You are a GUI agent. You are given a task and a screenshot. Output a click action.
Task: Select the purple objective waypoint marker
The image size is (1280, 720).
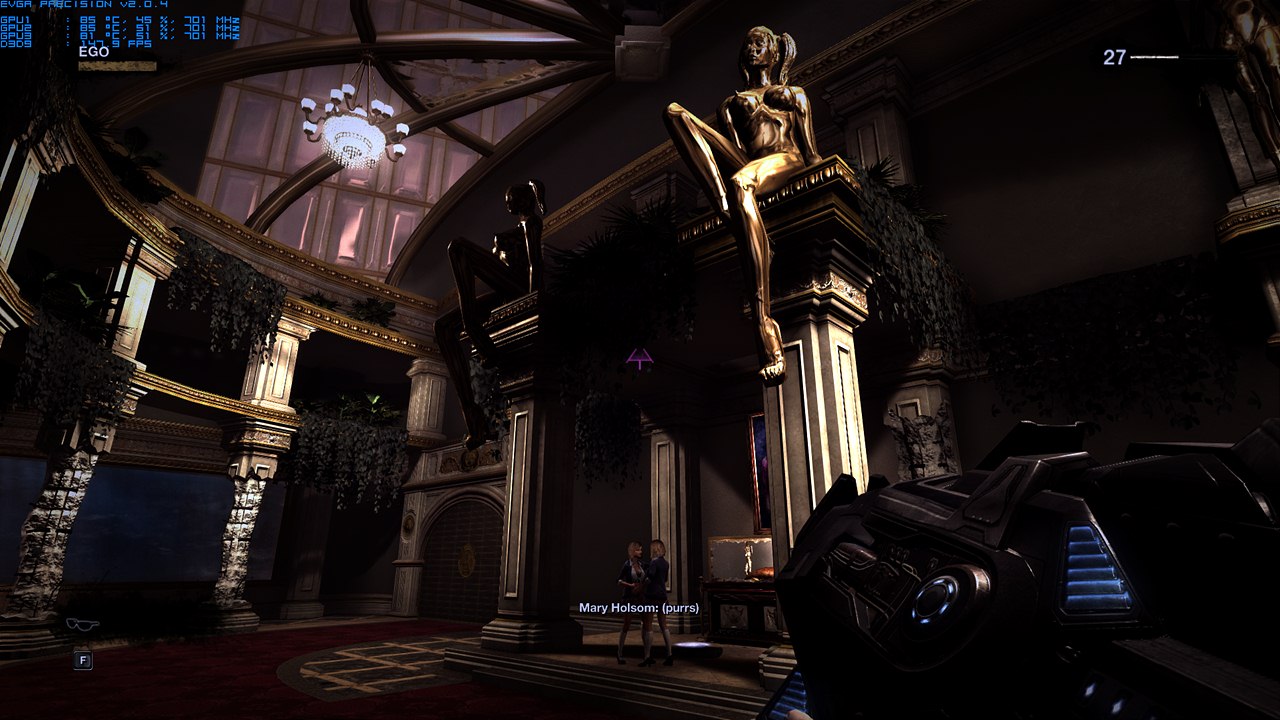pos(640,357)
